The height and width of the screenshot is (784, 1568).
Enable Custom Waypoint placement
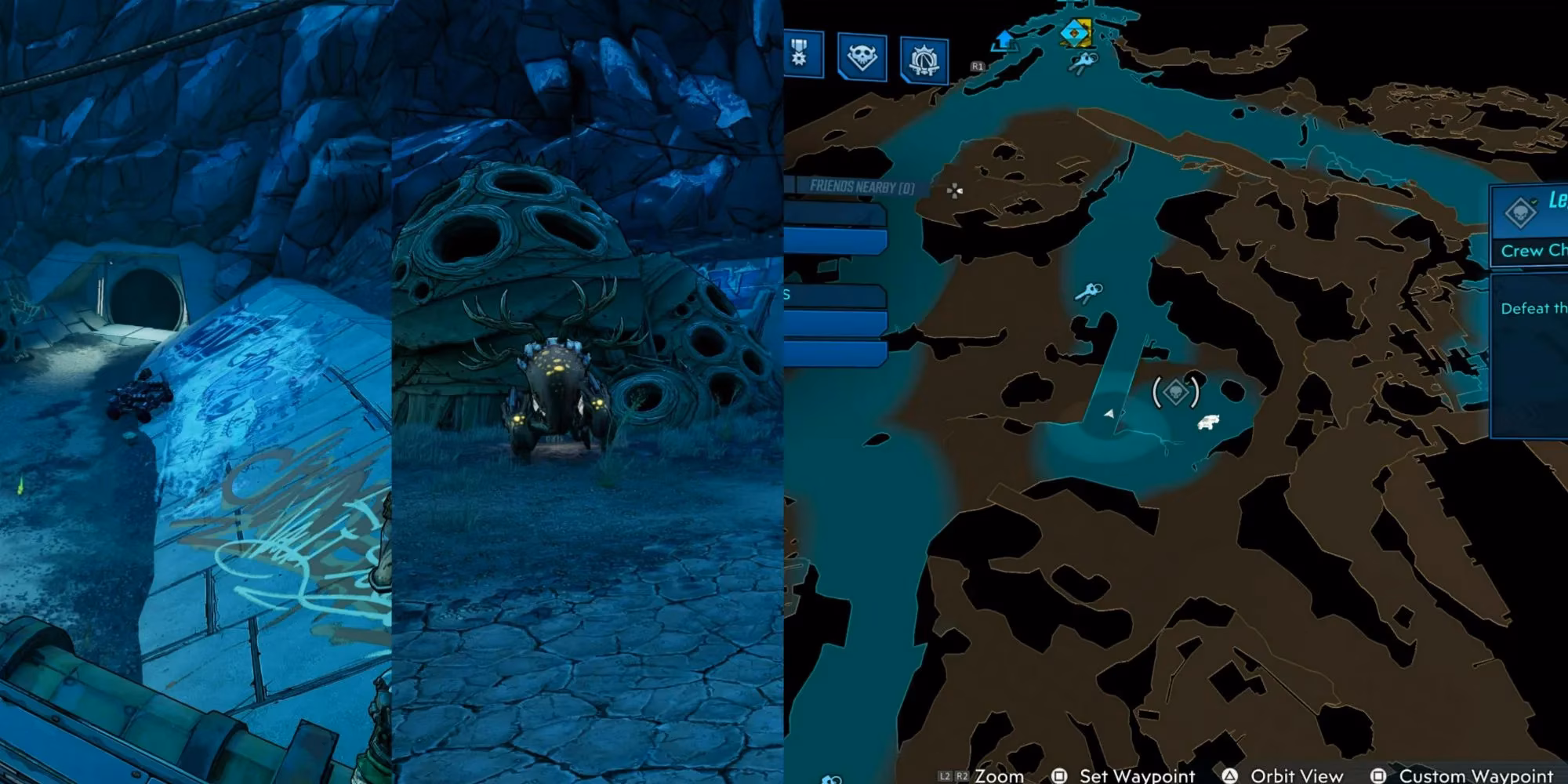click(1482, 775)
